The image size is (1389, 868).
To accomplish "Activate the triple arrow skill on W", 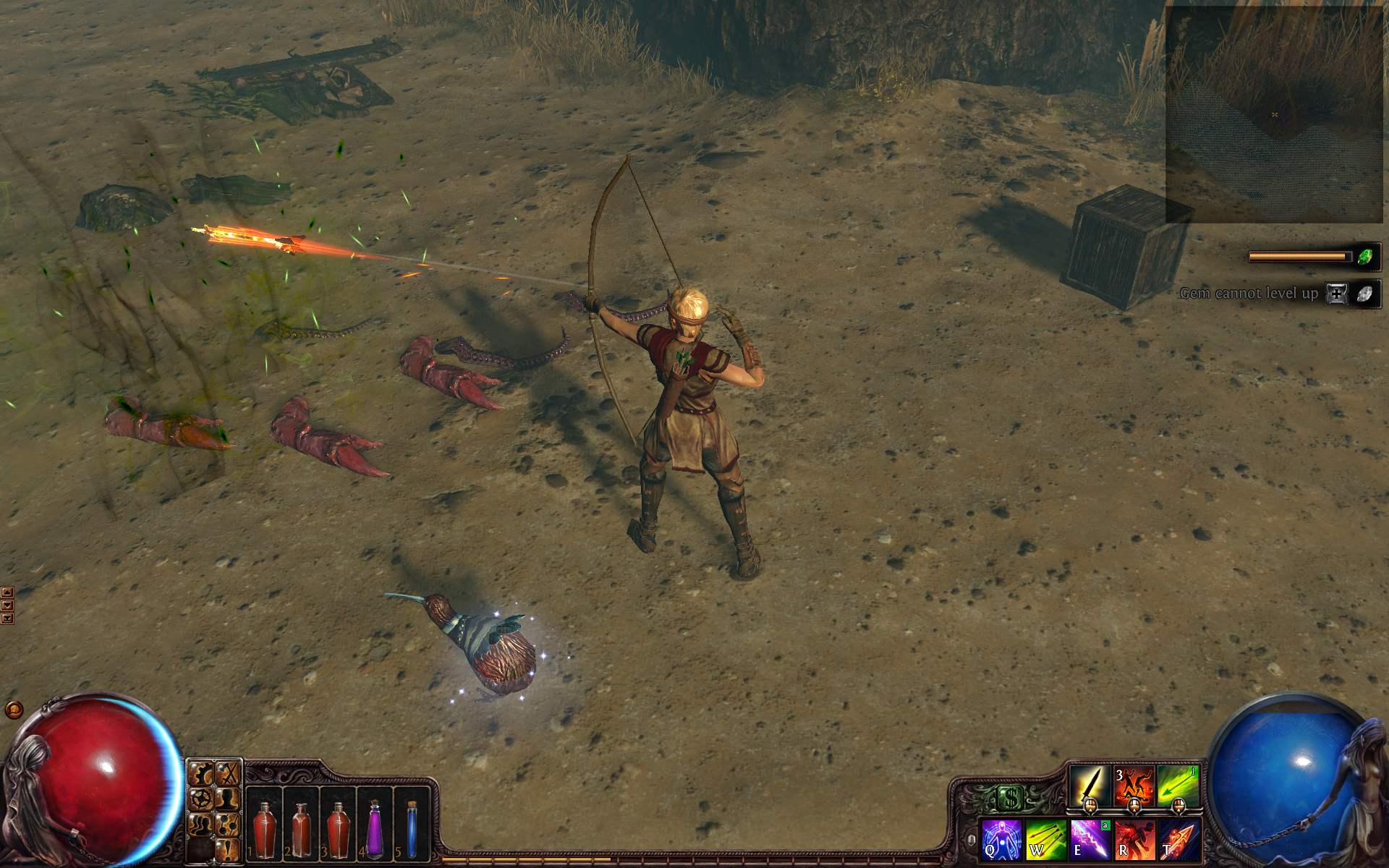I will (x=1045, y=840).
